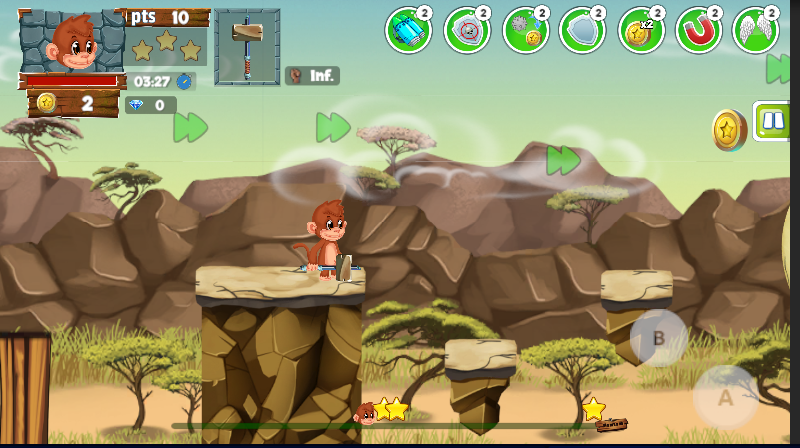This screenshot has width=800, height=448.
Task: Use the x2 coin multiplier power-up
Action: pos(641,30)
